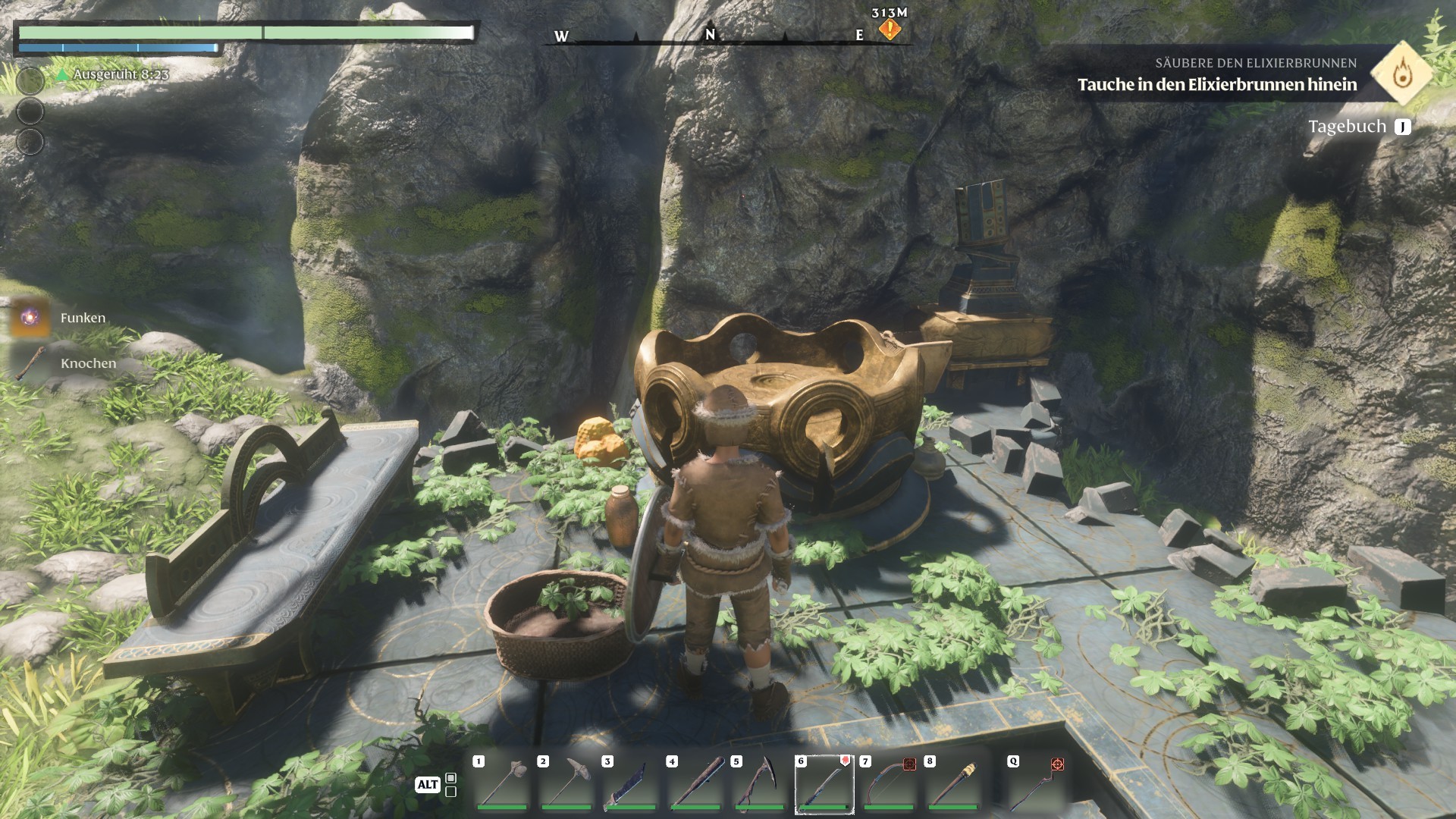
Task: Equip the dark blade in hotbar slot 3
Action: (x=631, y=784)
